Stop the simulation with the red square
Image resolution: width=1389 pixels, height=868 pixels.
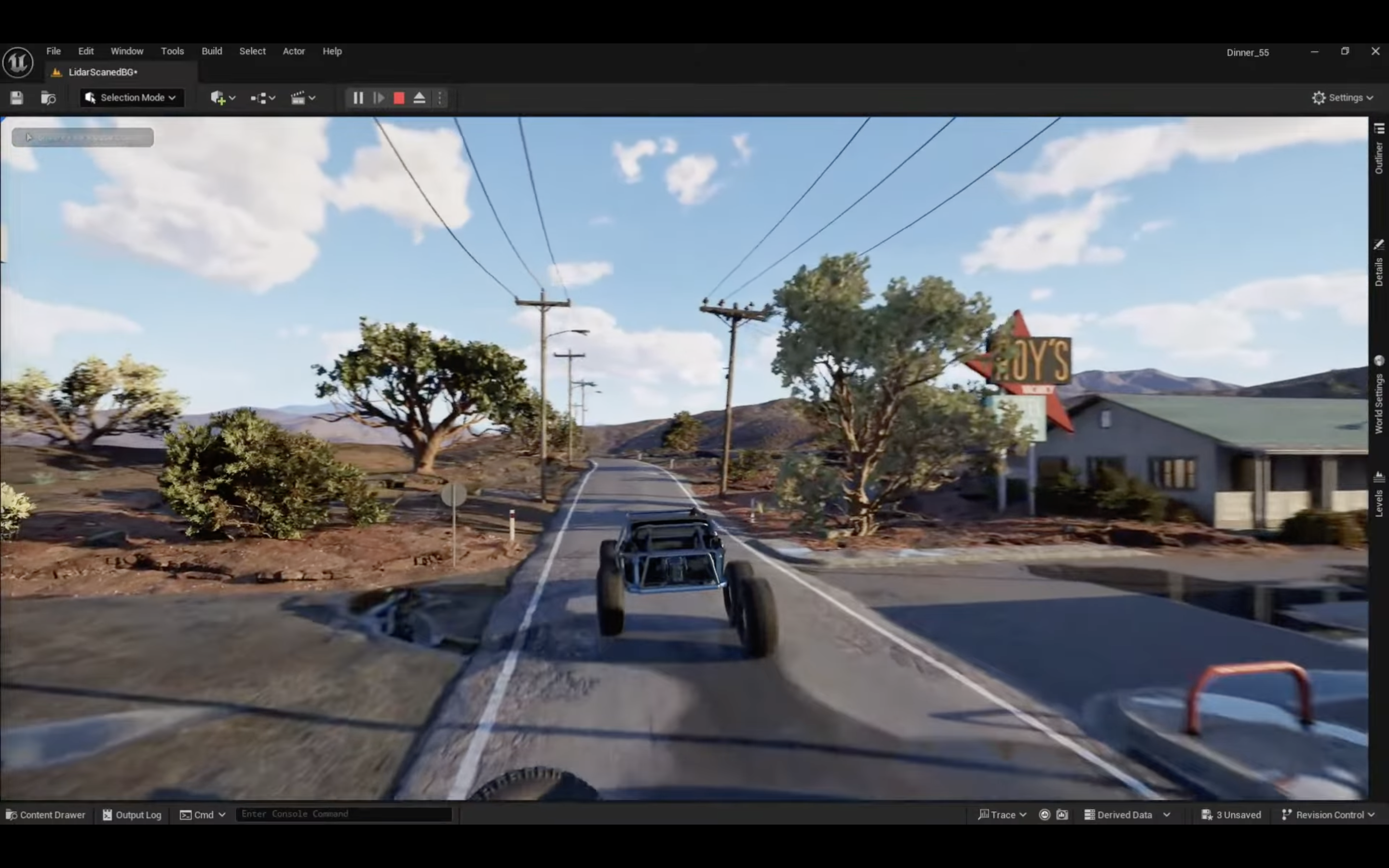[x=399, y=97]
